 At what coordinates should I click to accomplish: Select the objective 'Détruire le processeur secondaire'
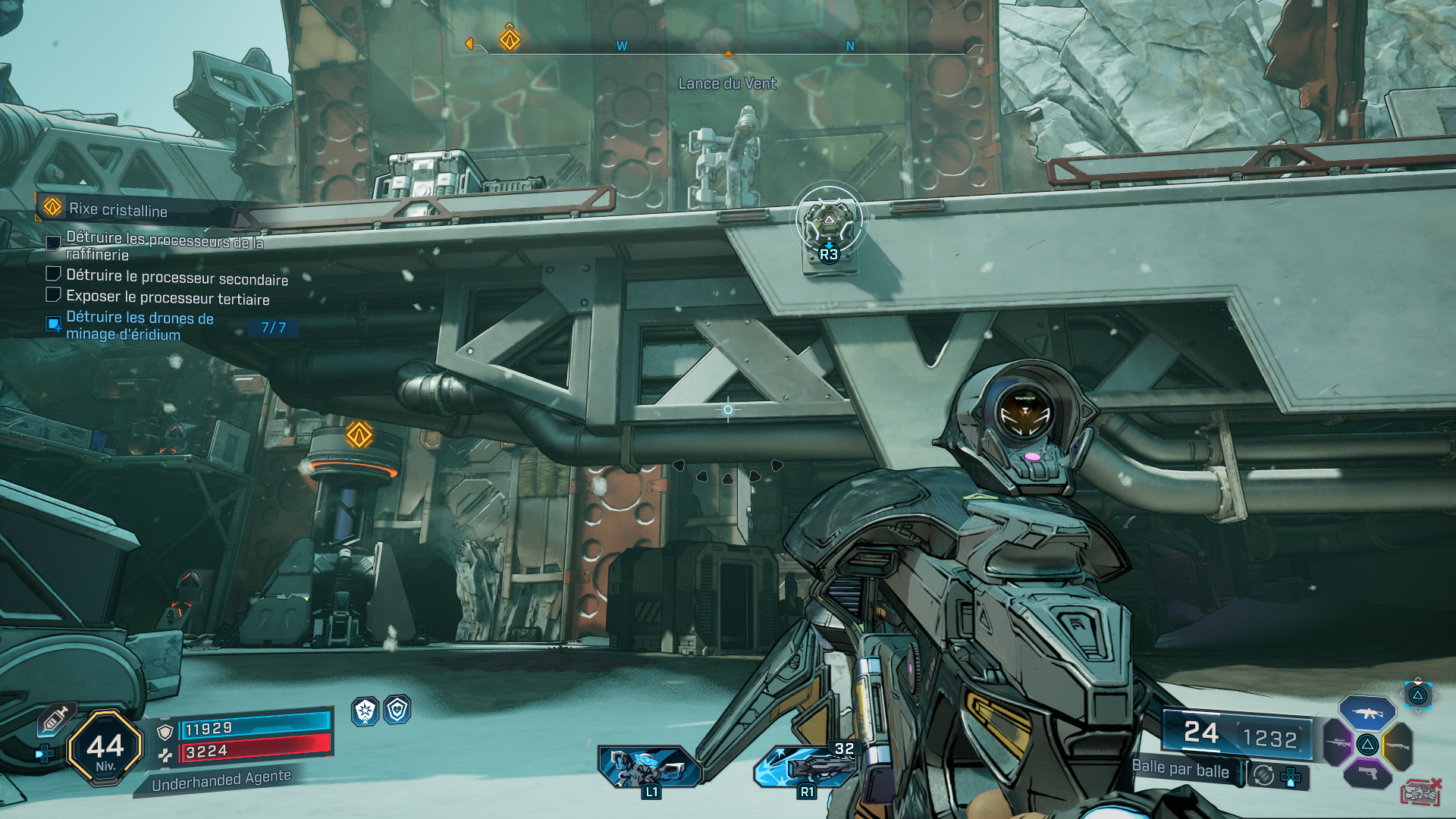click(x=177, y=277)
